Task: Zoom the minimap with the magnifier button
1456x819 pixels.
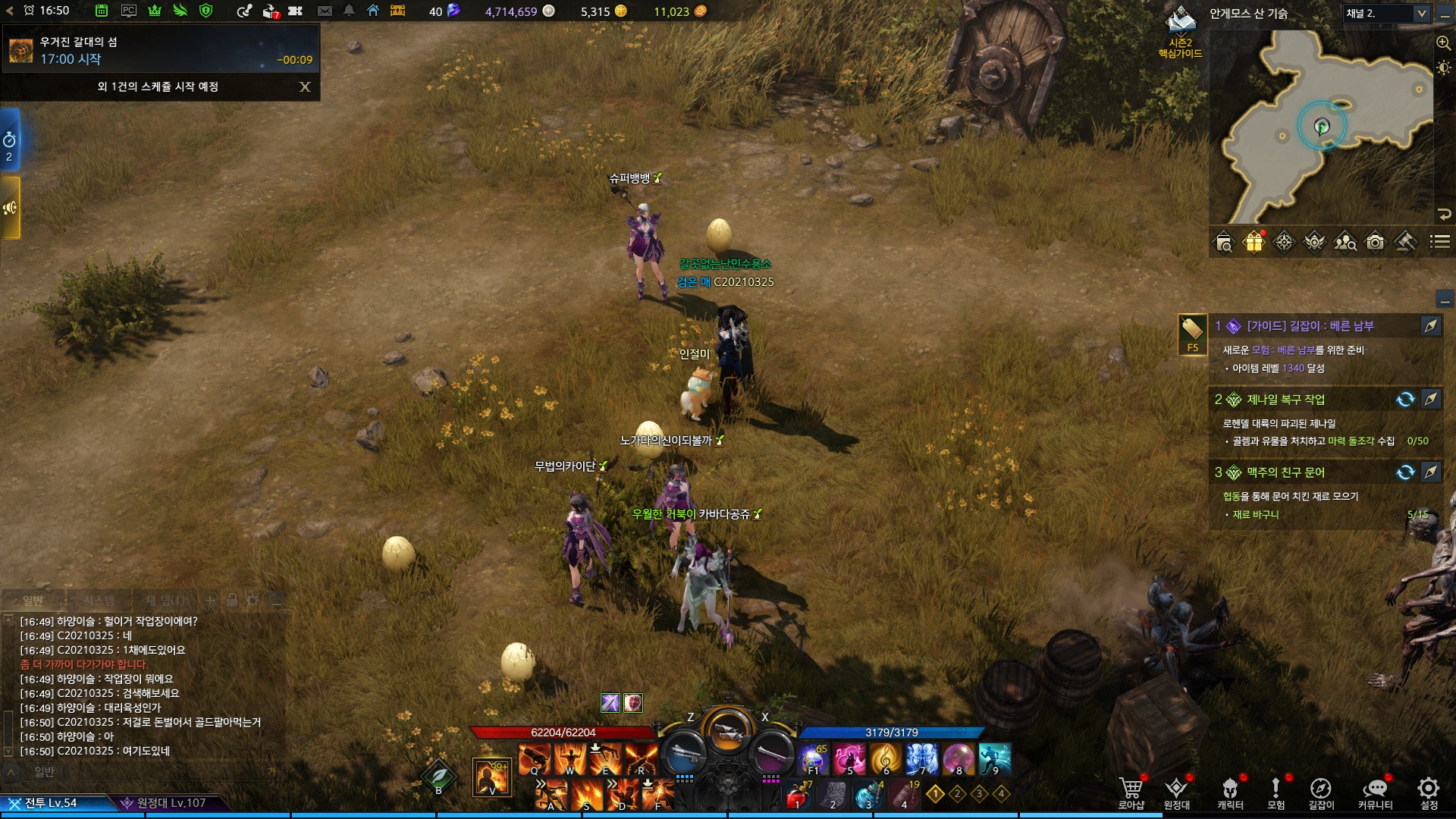Action: (1443, 43)
